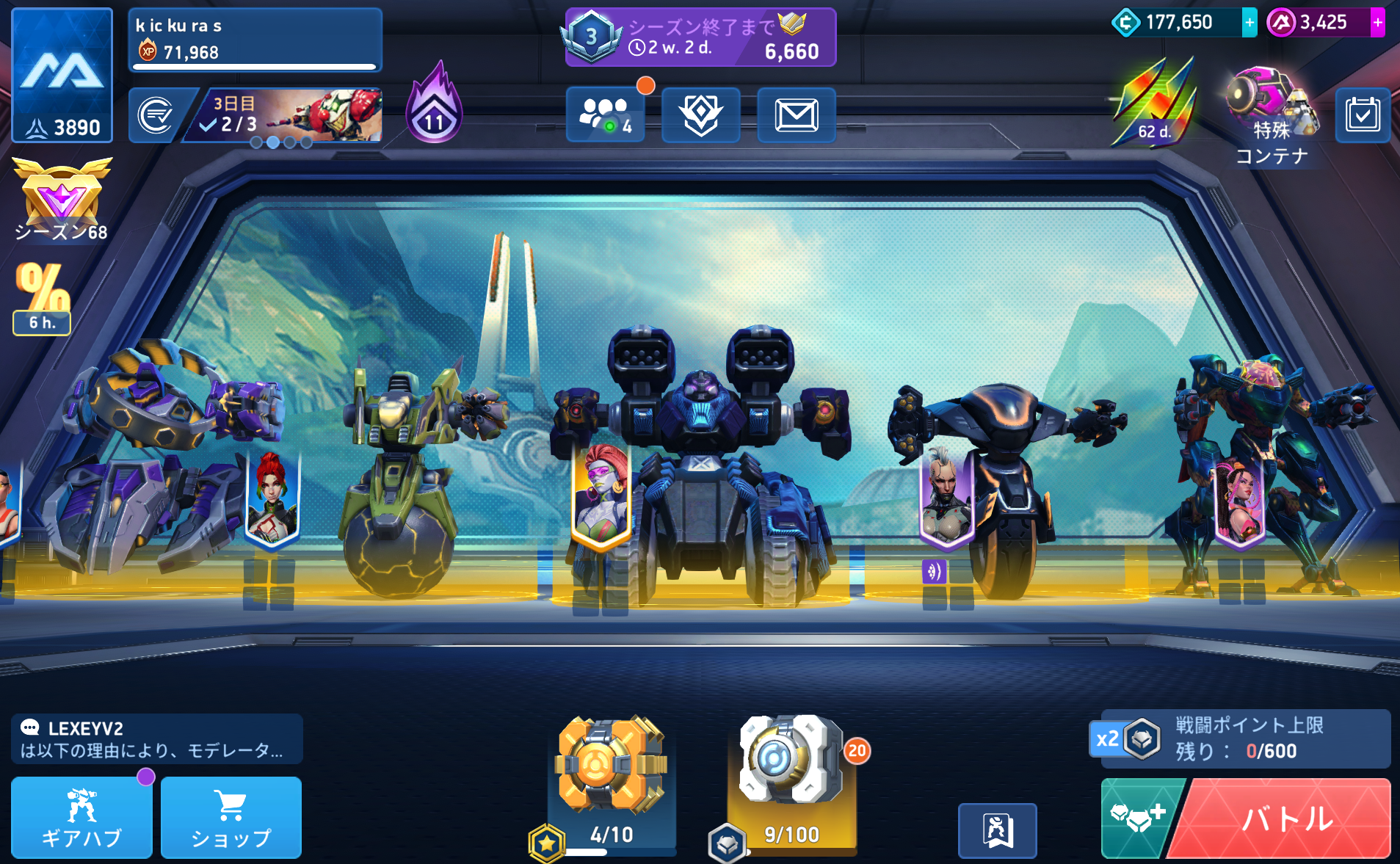The height and width of the screenshot is (864, 1400).
Task: Open the ranked season timer banner
Action: point(700,37)
